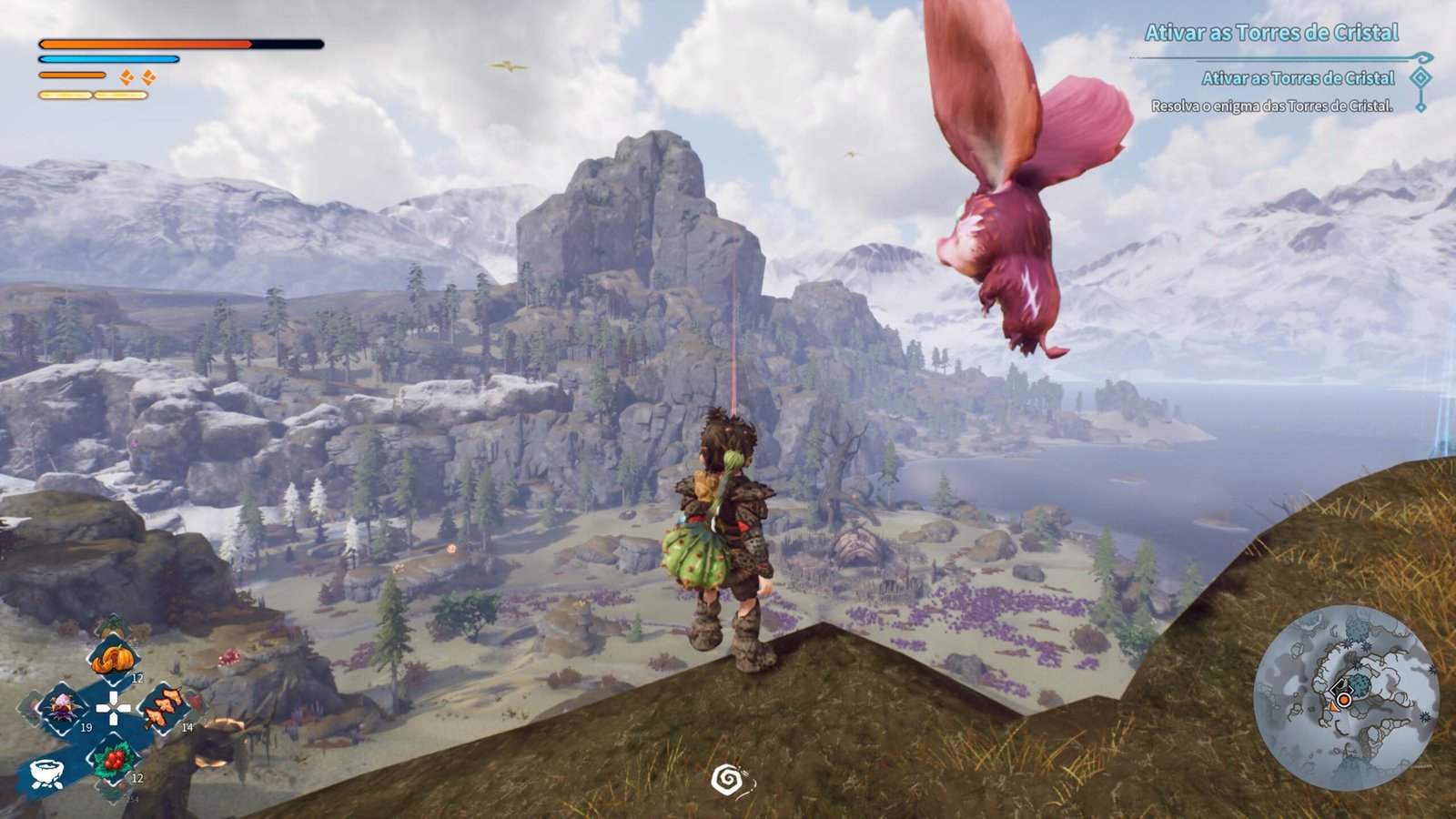Open the Ativar as Torres de Cristal quest title
The width and height of the screenshot is (1456, 819).
pos(1271,34)
